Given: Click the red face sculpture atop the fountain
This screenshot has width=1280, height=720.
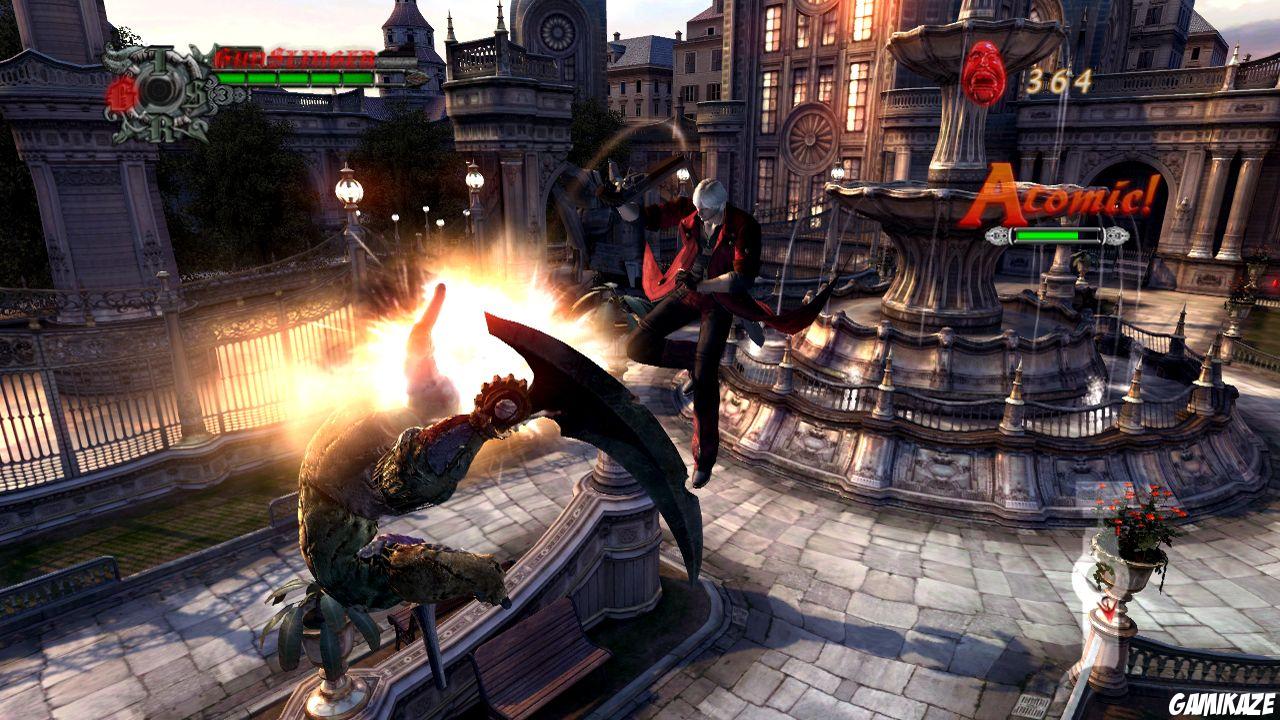Looking at the screenshot, I should coord(982,75).
